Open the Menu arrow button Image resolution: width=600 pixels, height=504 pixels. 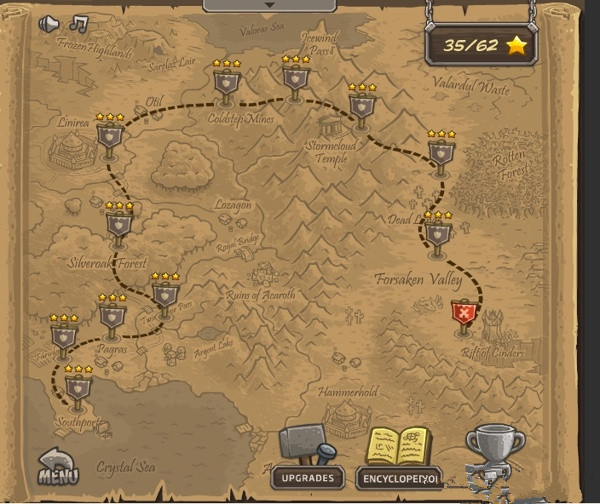point(59,465)
